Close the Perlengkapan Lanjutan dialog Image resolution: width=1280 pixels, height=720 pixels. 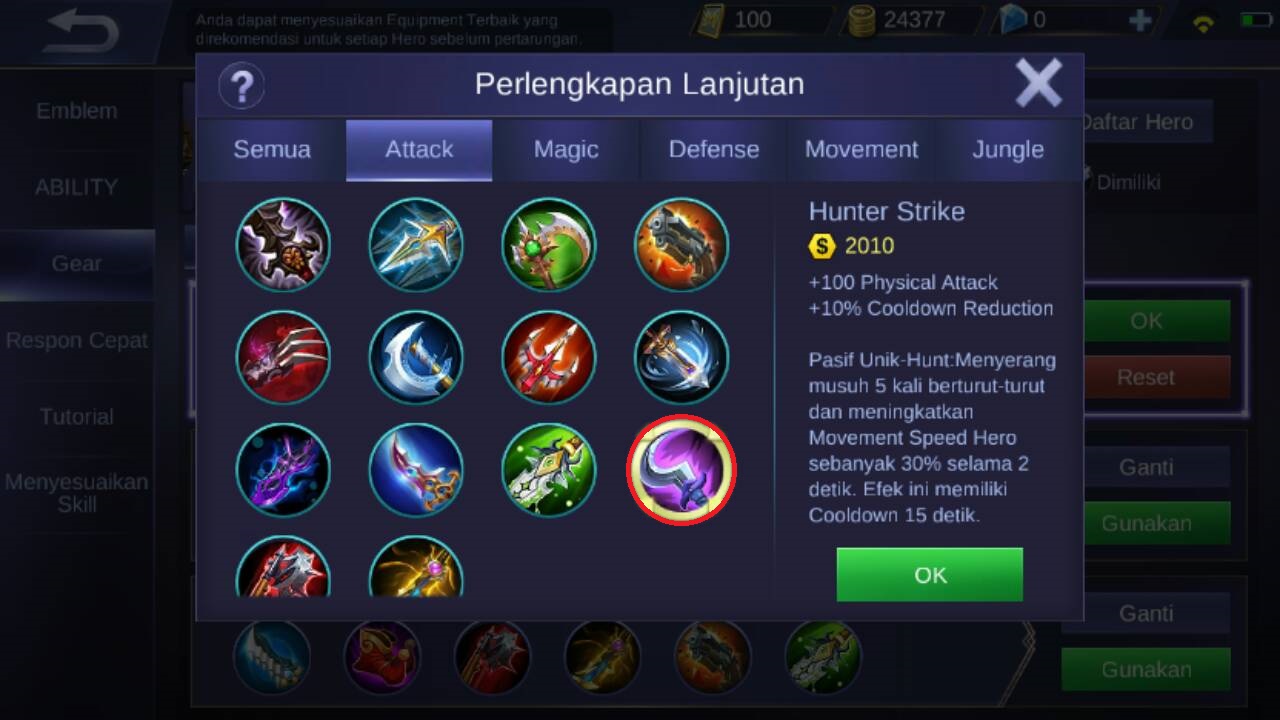[1038, 83]
